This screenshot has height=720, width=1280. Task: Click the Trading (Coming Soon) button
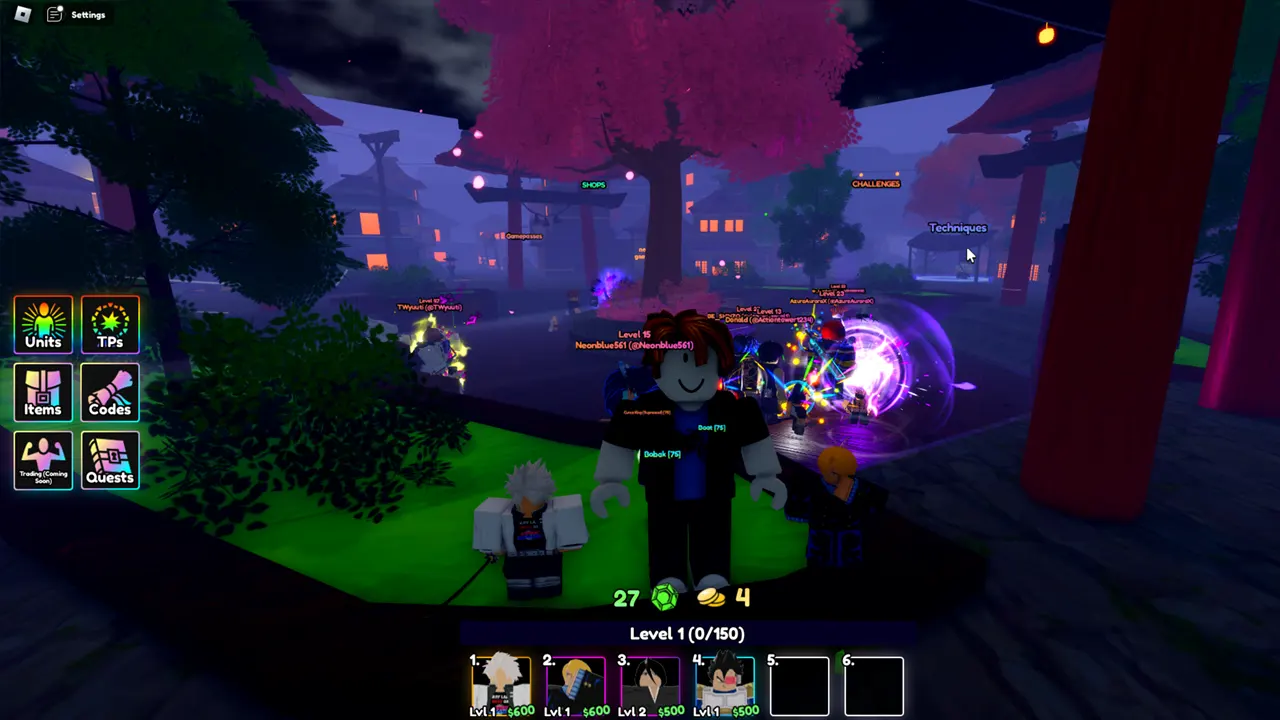point(43,460)
